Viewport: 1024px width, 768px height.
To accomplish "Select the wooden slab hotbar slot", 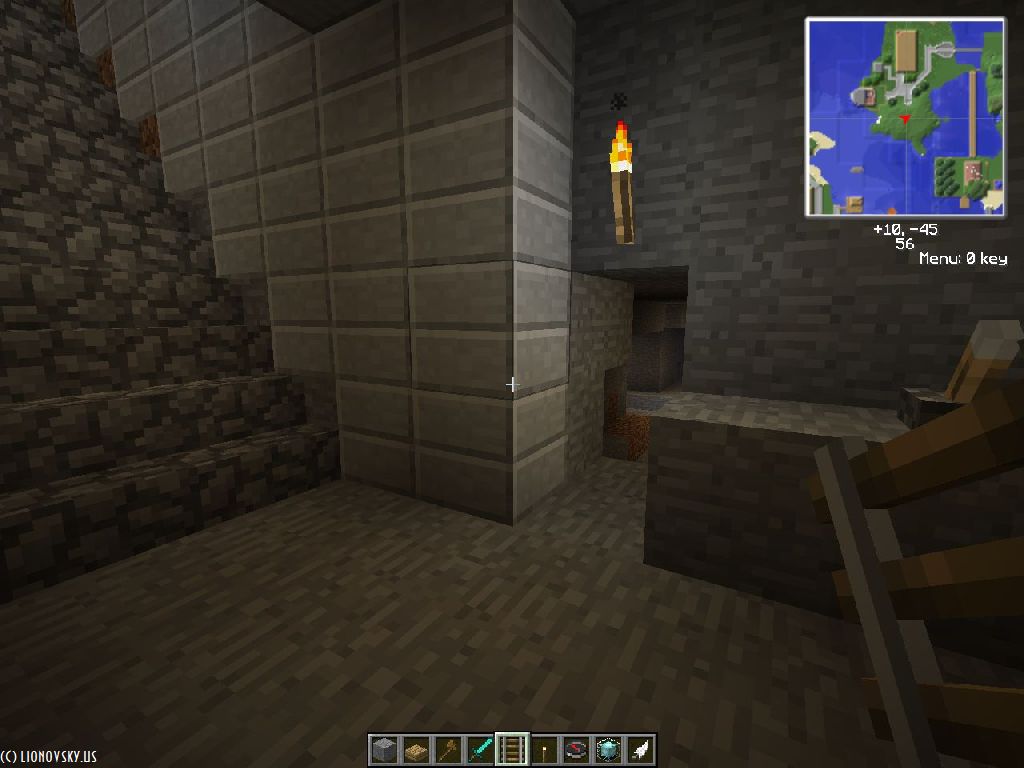I will pos(416,749).
